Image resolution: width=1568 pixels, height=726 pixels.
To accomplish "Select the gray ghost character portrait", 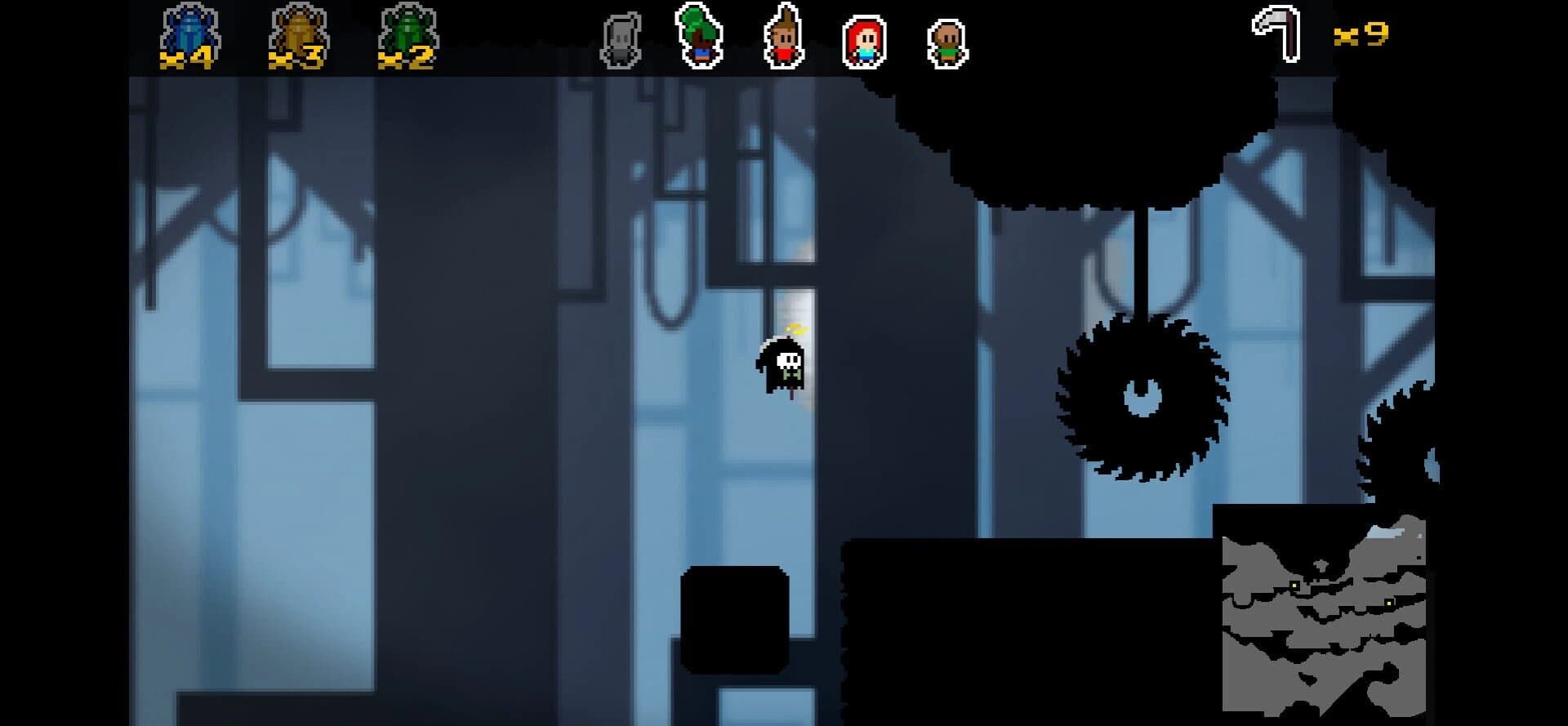I will pos(621,37).
